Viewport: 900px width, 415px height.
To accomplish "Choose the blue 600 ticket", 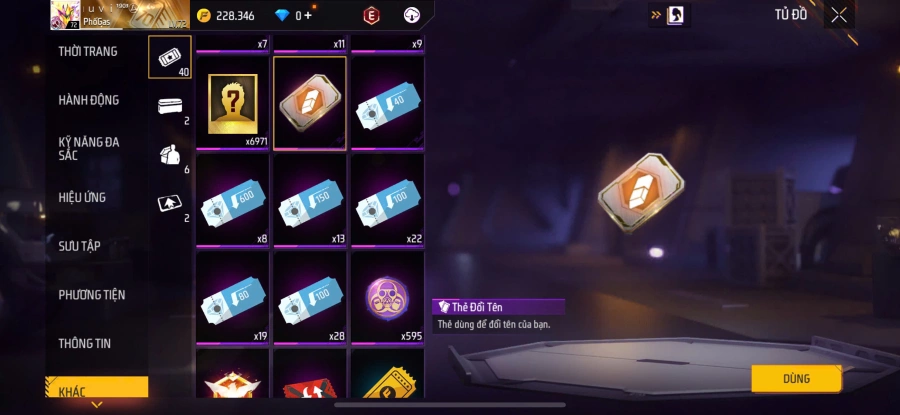I will [x=232, y=202].
